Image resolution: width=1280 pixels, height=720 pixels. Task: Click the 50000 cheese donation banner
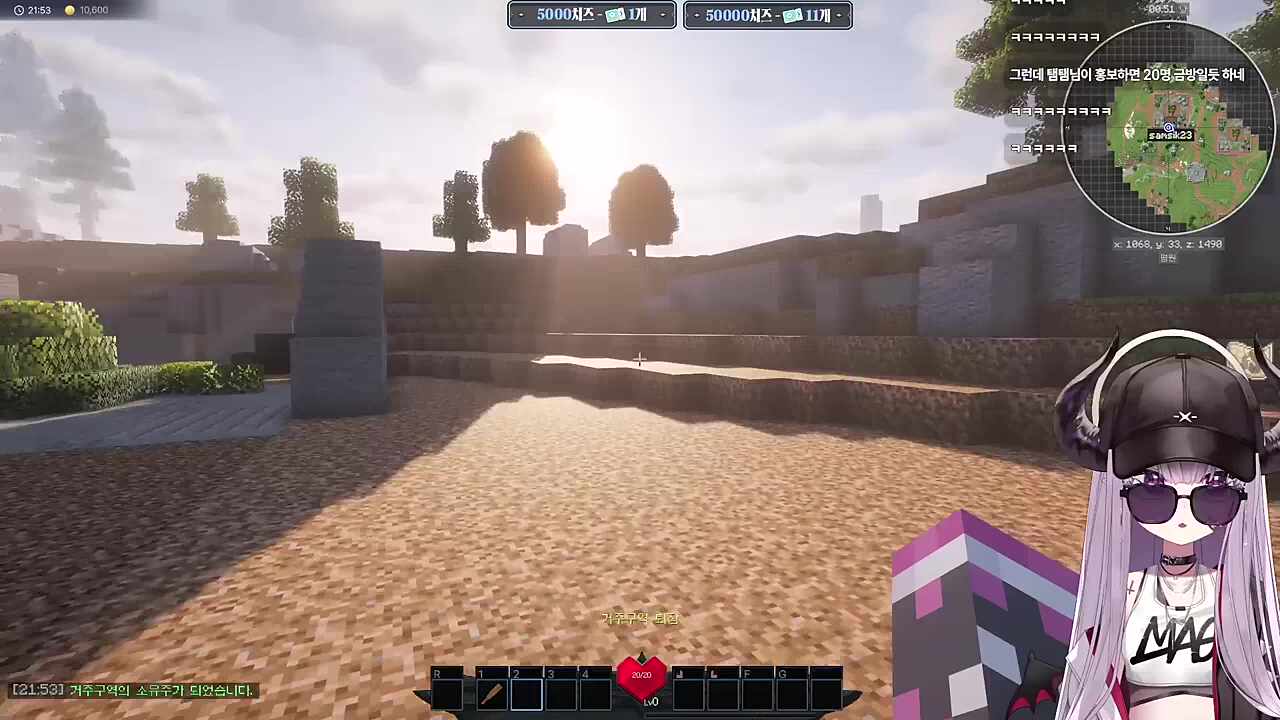point(768,15)
